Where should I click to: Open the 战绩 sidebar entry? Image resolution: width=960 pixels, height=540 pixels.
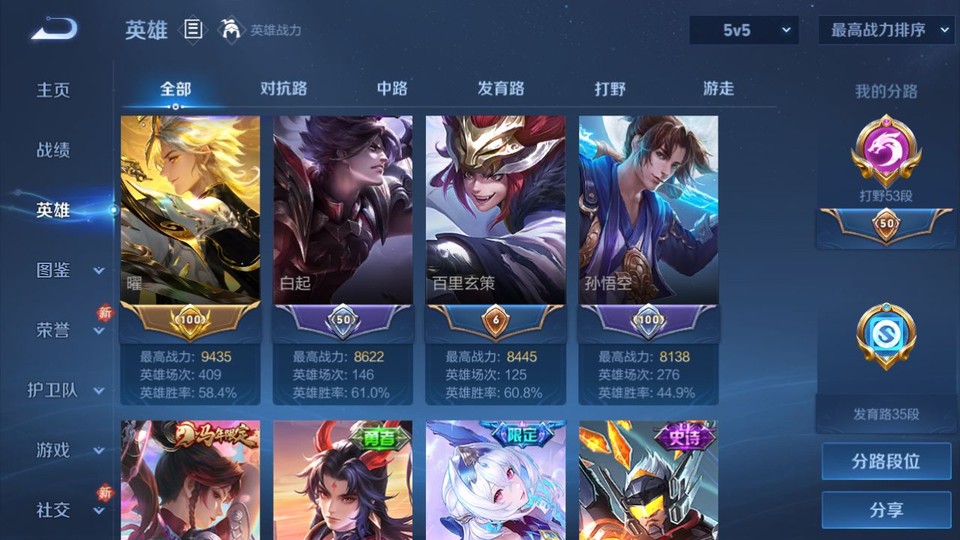(54, 150)
